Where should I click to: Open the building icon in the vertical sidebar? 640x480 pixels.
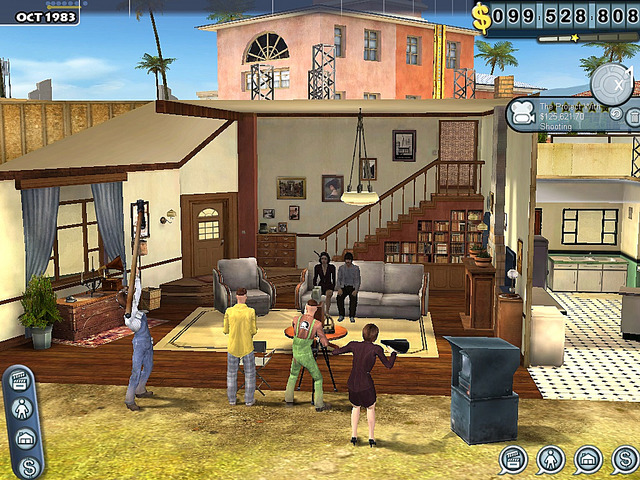click(x=24, y=438)
